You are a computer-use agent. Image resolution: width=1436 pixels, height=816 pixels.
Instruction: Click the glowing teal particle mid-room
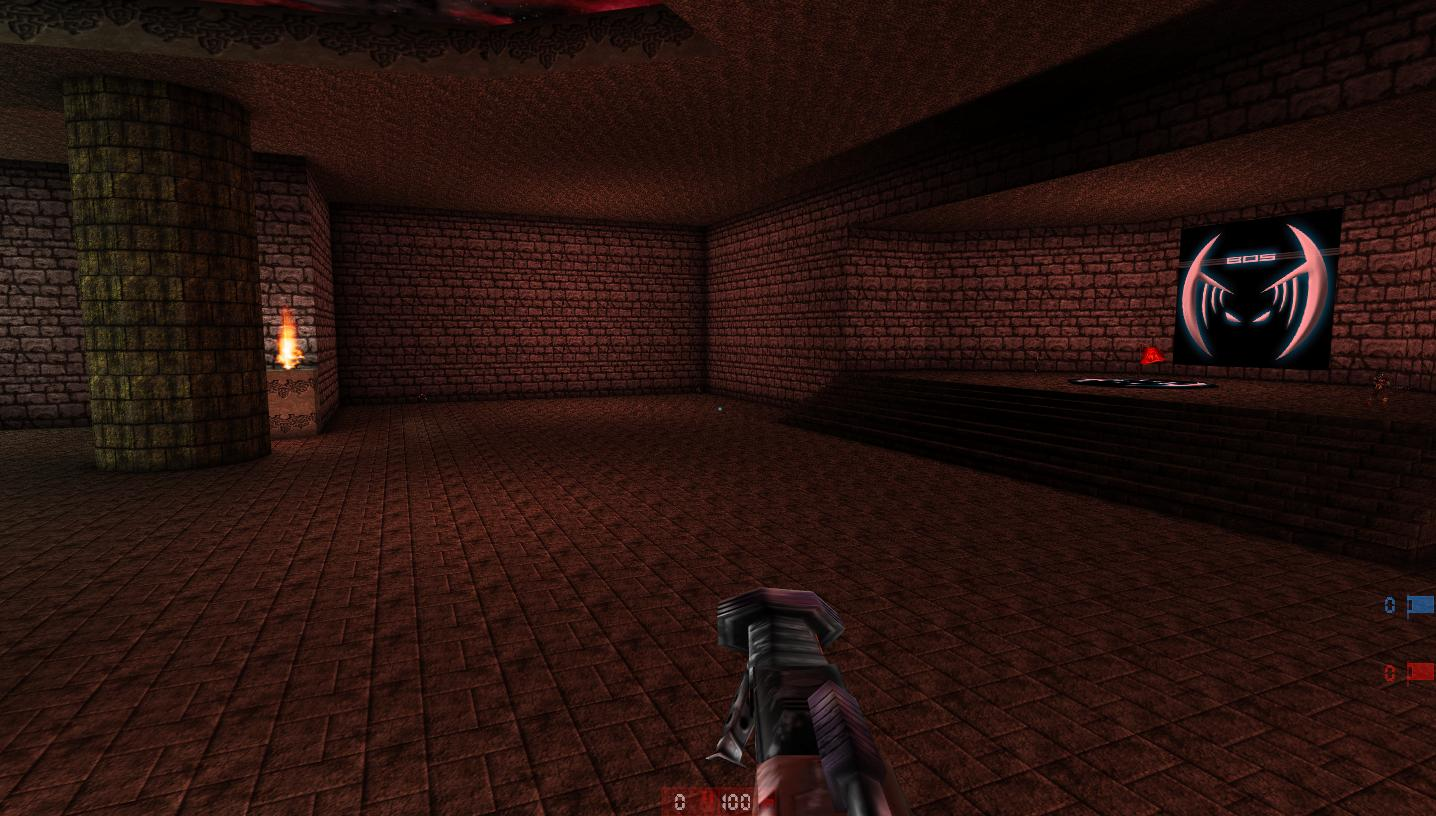click(x=722, y=409)
